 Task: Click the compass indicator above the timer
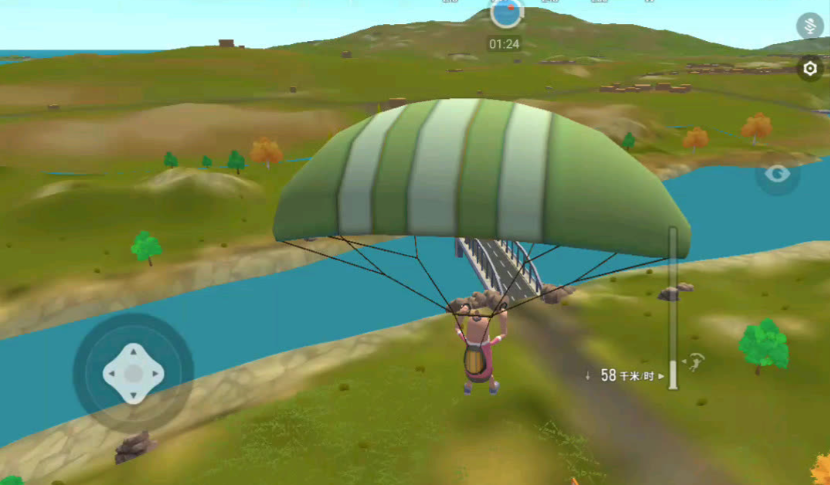tap(507, 12)
